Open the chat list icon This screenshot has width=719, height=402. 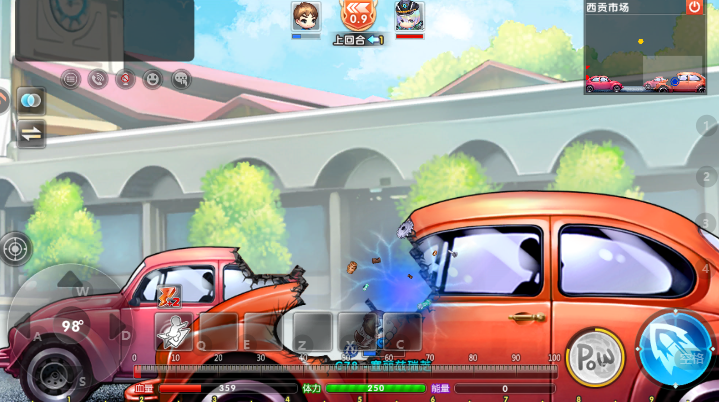click(70, 79)
